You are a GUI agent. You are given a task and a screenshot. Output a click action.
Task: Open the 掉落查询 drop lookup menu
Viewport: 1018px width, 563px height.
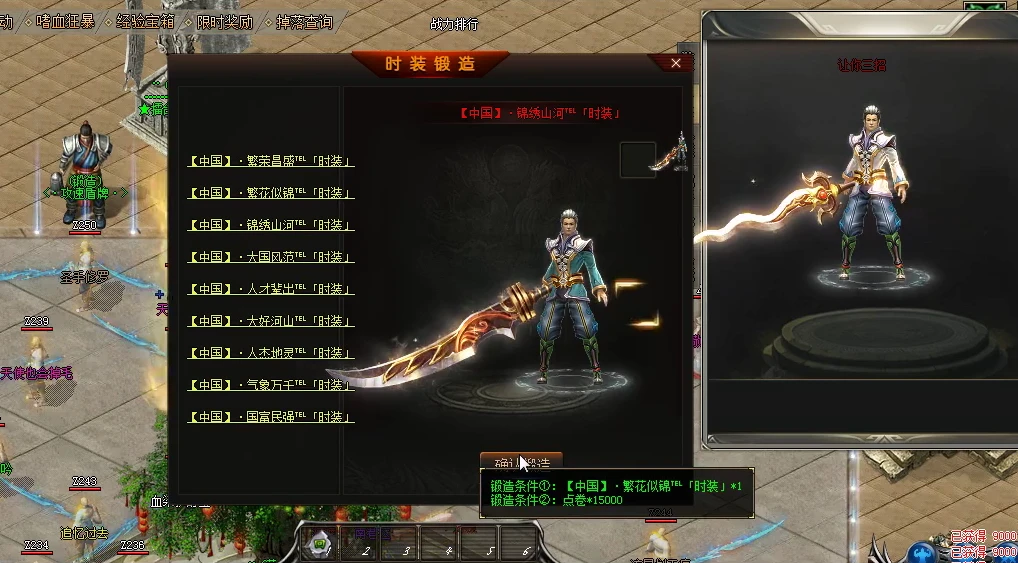pos(304,21)
